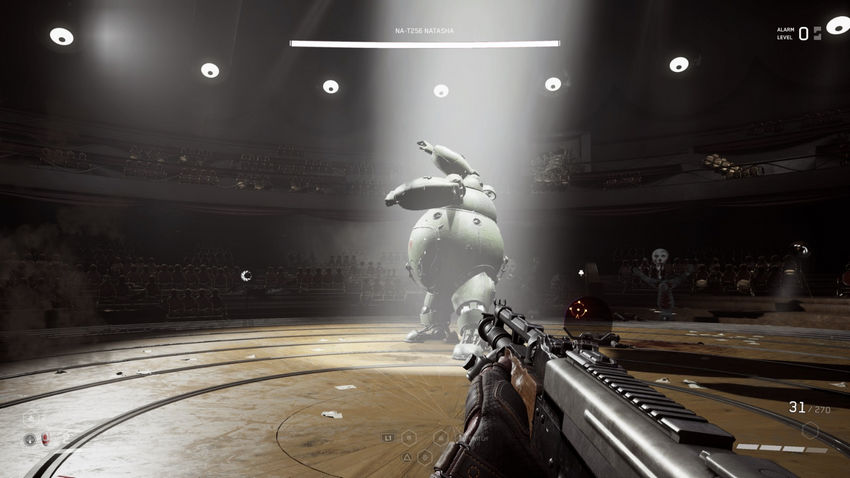Select the hexagon icon beside the ammo count
The image size is (850, 478).
click(x=810, y=430)
